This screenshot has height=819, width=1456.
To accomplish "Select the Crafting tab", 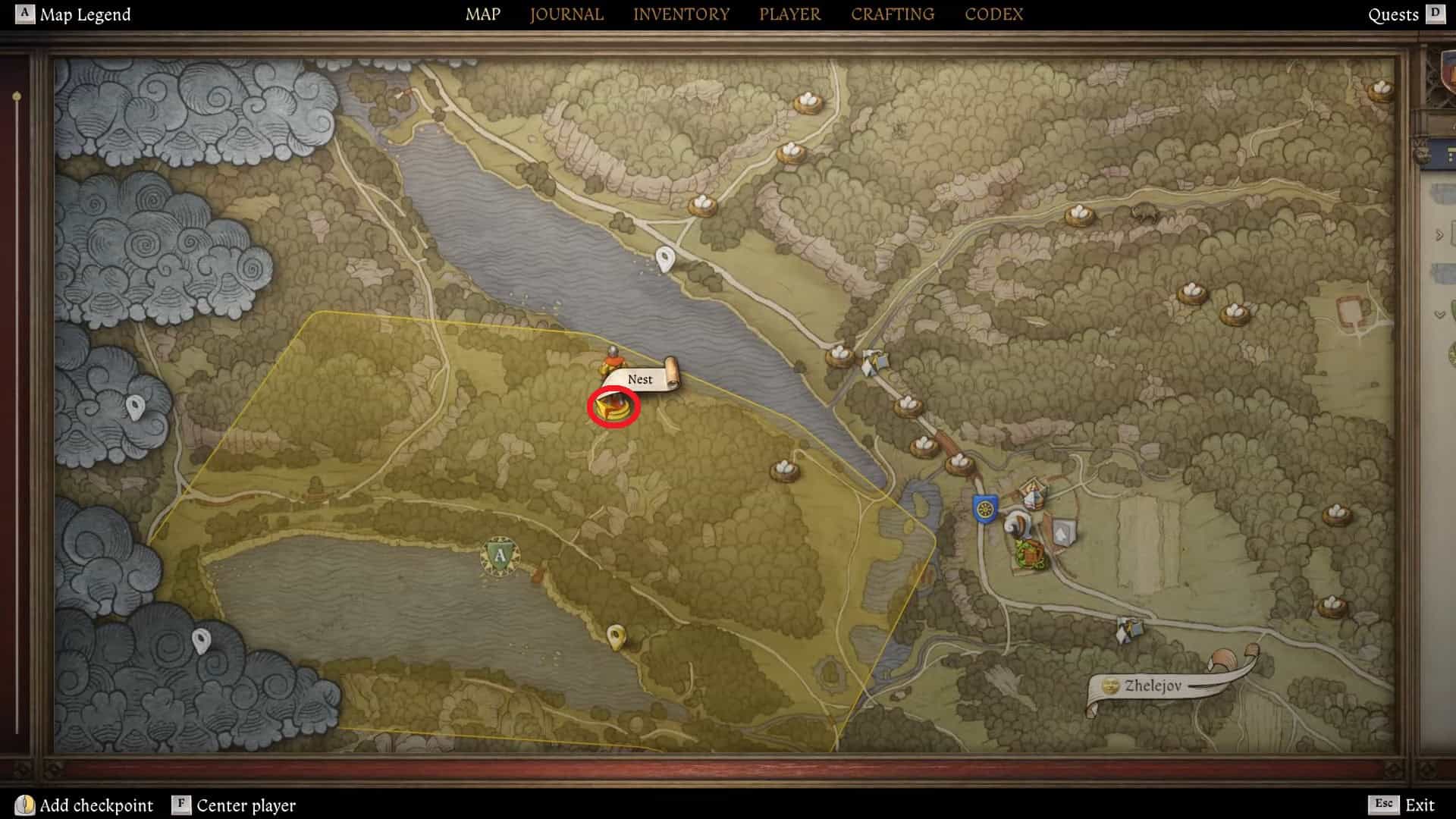I will point(892,14).
